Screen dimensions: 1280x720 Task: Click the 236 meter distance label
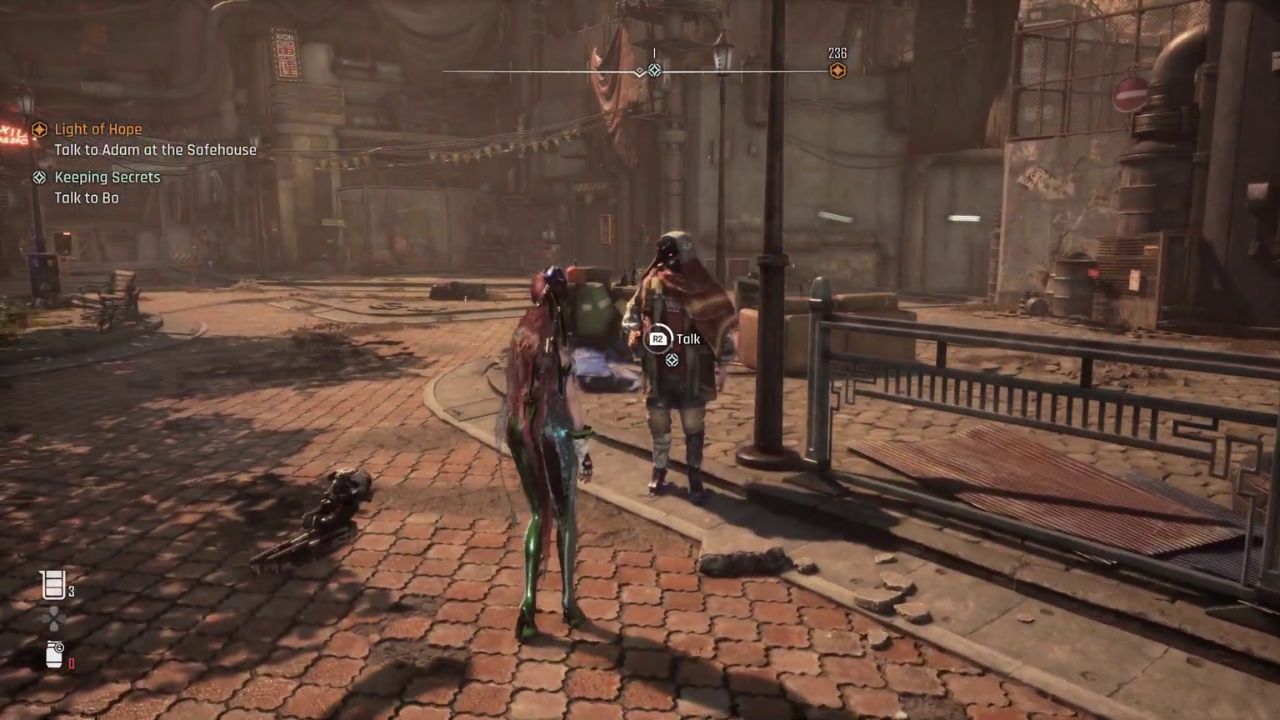(836, 52)
